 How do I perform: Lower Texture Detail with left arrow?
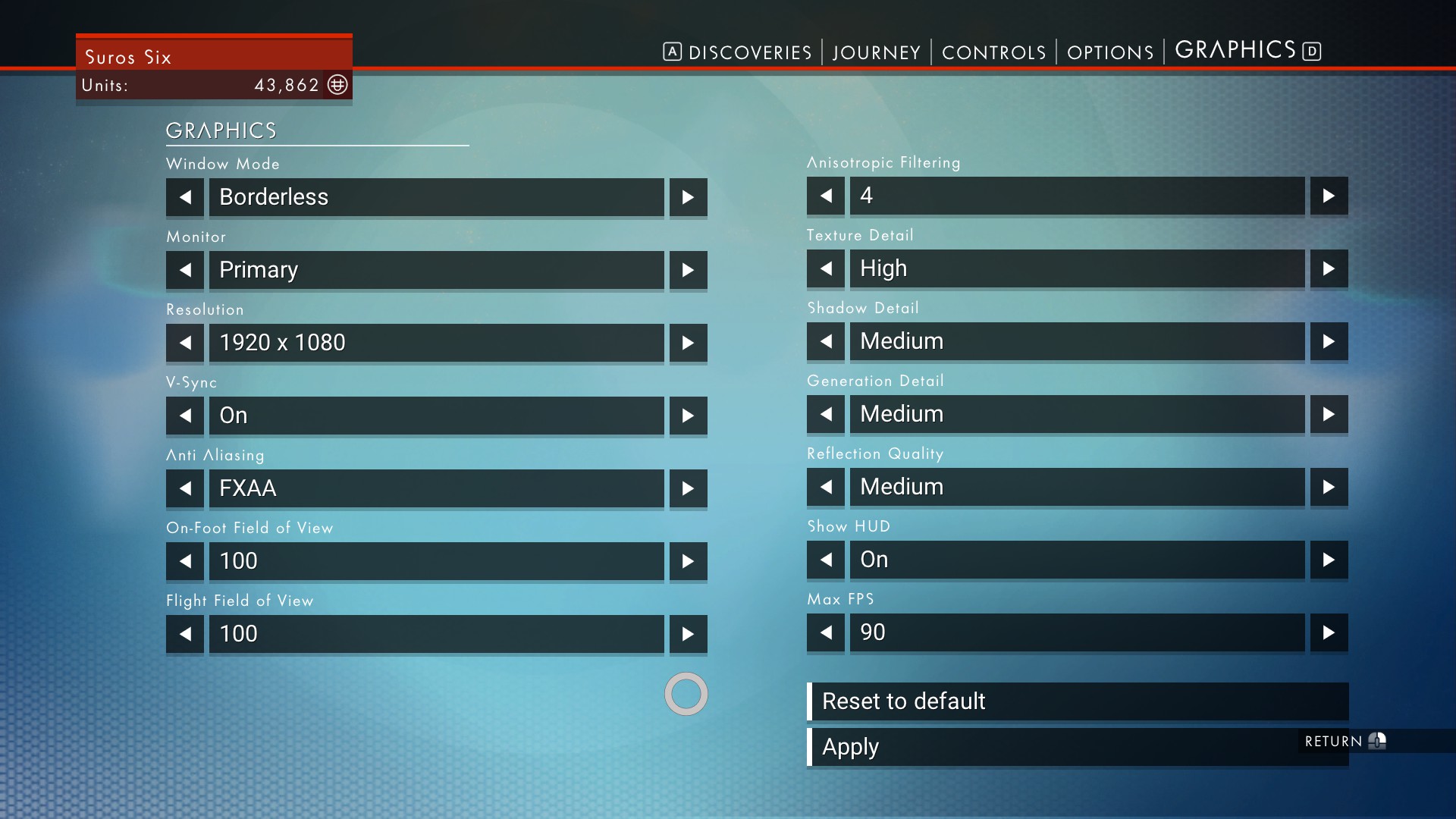[826, 268]
